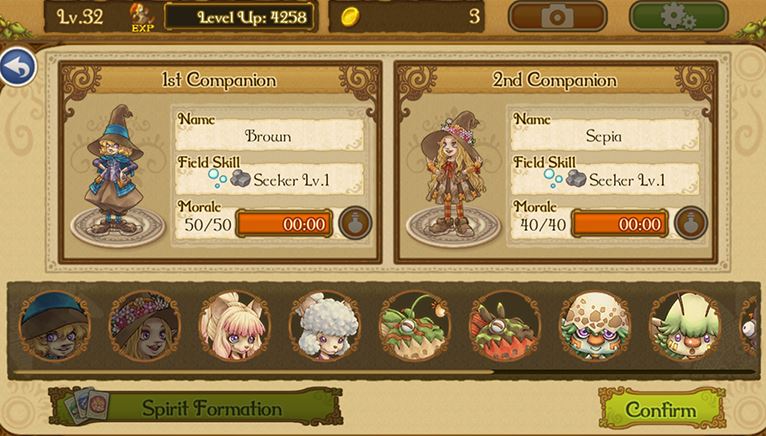Click Sepia's Seeker Lv.1 field skill

[x=606, y=180]
